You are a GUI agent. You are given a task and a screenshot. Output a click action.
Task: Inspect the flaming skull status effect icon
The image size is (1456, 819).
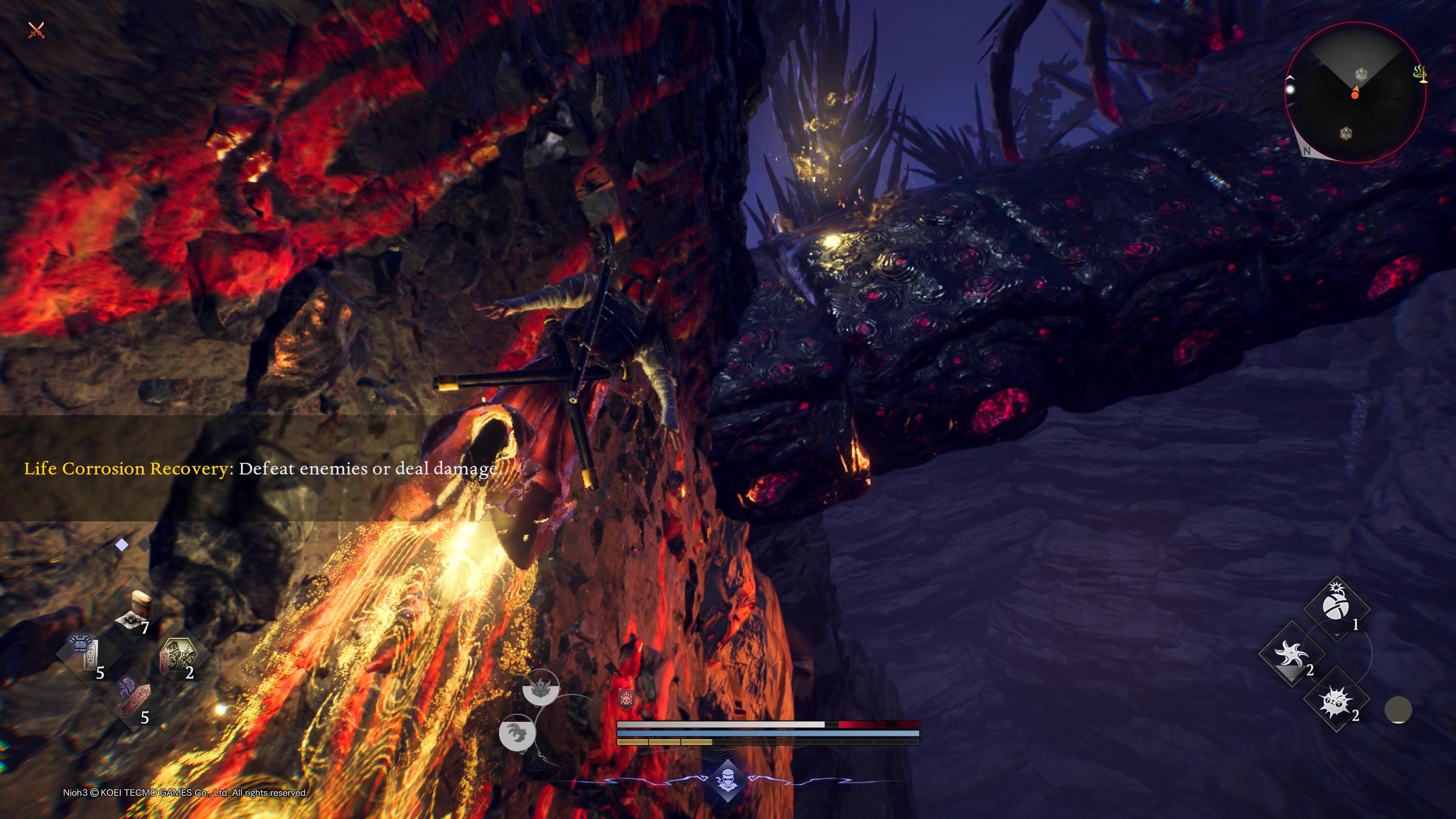point(626,700)
